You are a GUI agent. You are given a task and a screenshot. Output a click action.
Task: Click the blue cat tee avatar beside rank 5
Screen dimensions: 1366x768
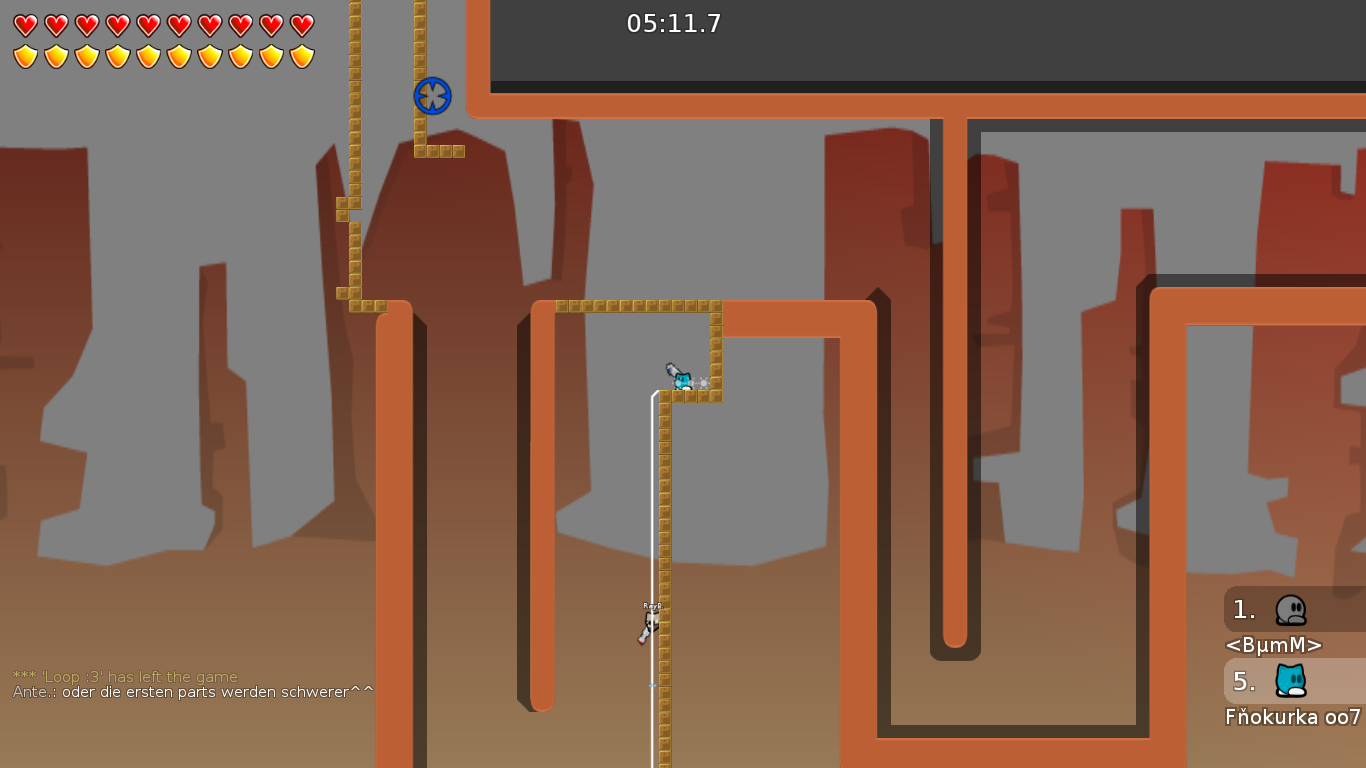click(x=1292, y=682)
